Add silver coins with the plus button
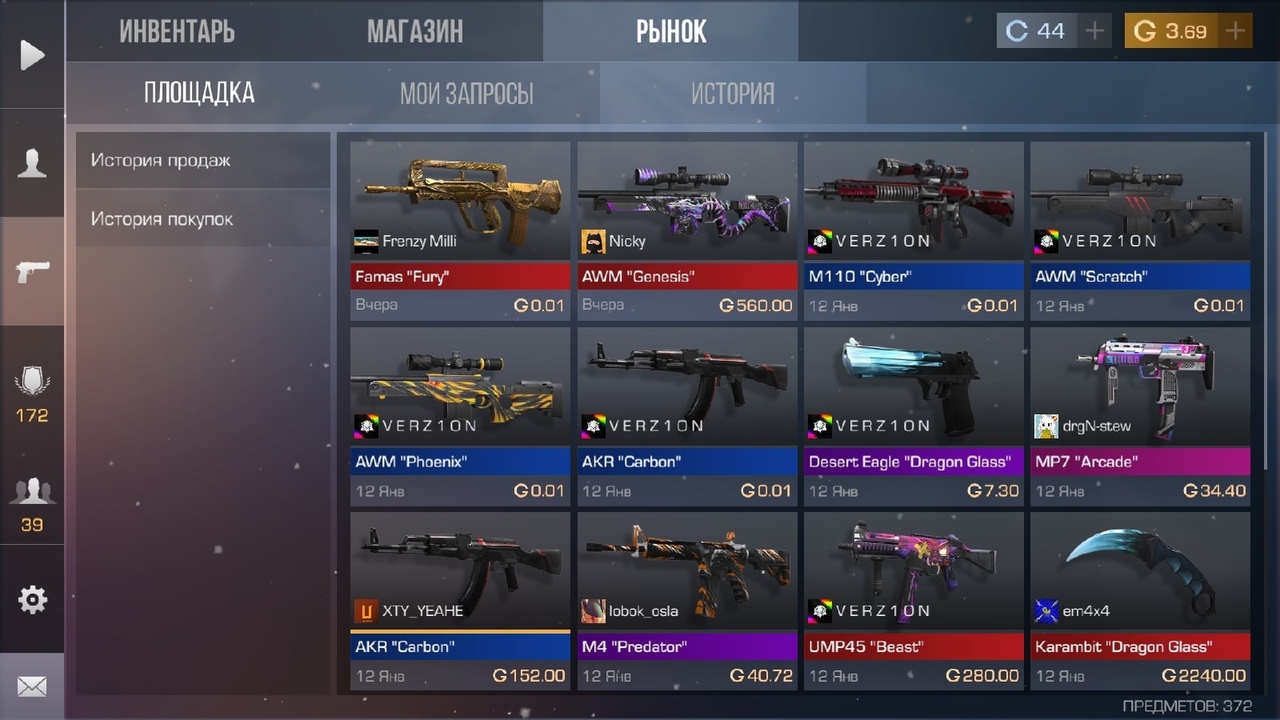1280x720 pixels. coord(1095,31)
